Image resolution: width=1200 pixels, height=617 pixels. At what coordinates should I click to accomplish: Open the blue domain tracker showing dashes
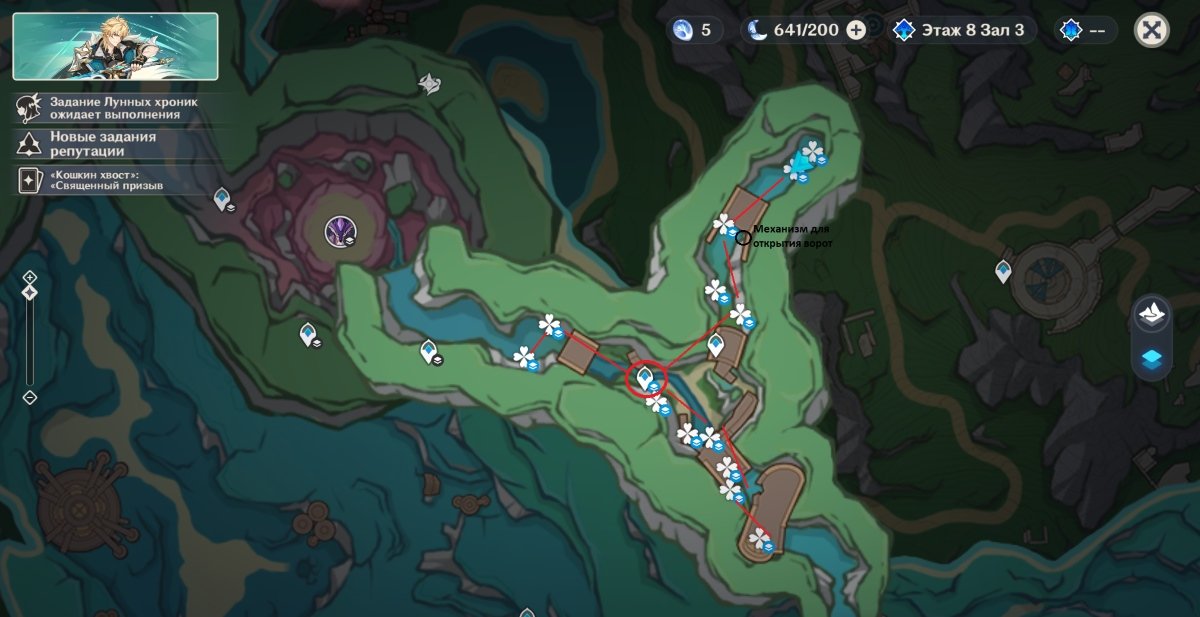(x=1084, y=30)
